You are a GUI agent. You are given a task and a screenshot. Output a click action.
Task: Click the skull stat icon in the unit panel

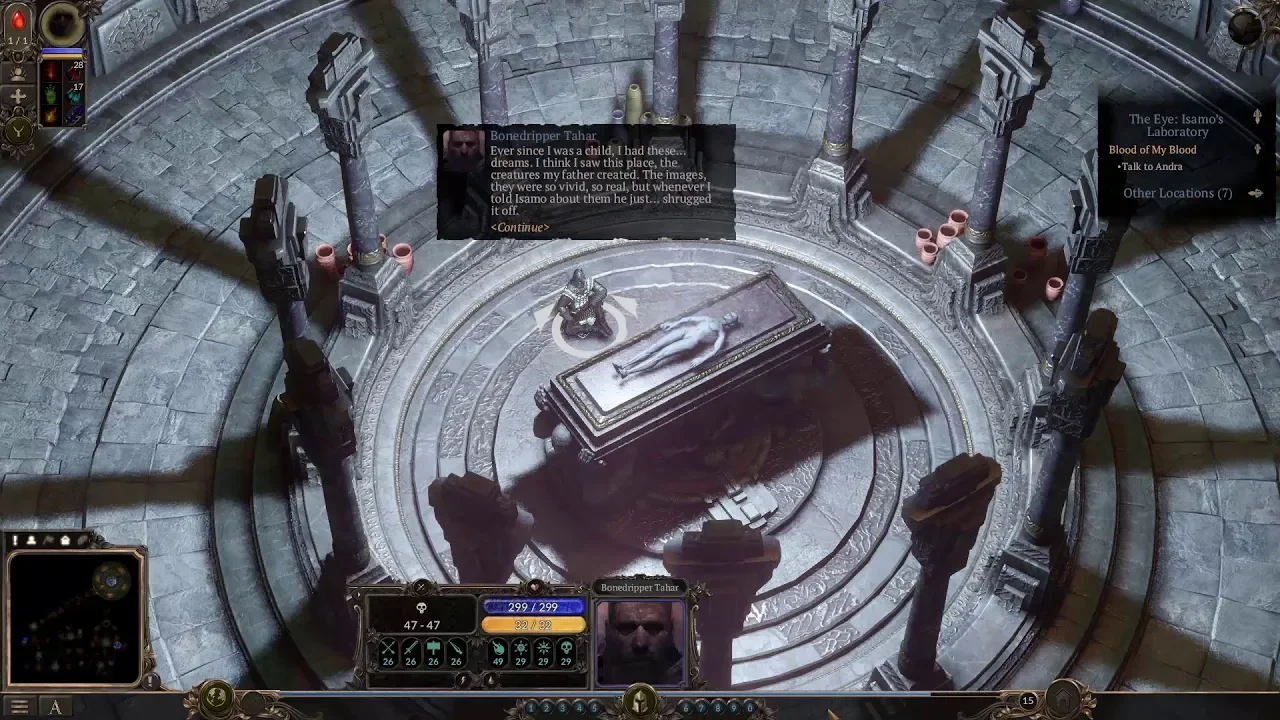tap(421, 608)
